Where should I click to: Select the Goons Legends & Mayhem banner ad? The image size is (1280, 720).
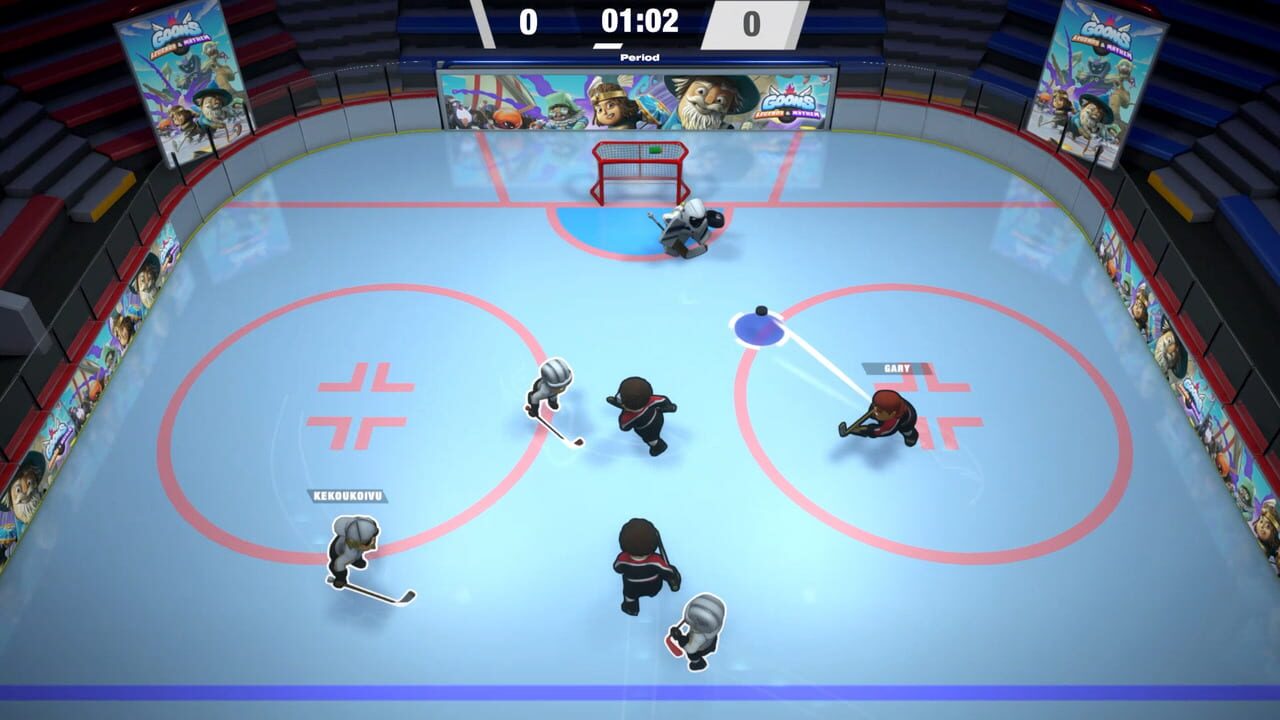[637, 98]
